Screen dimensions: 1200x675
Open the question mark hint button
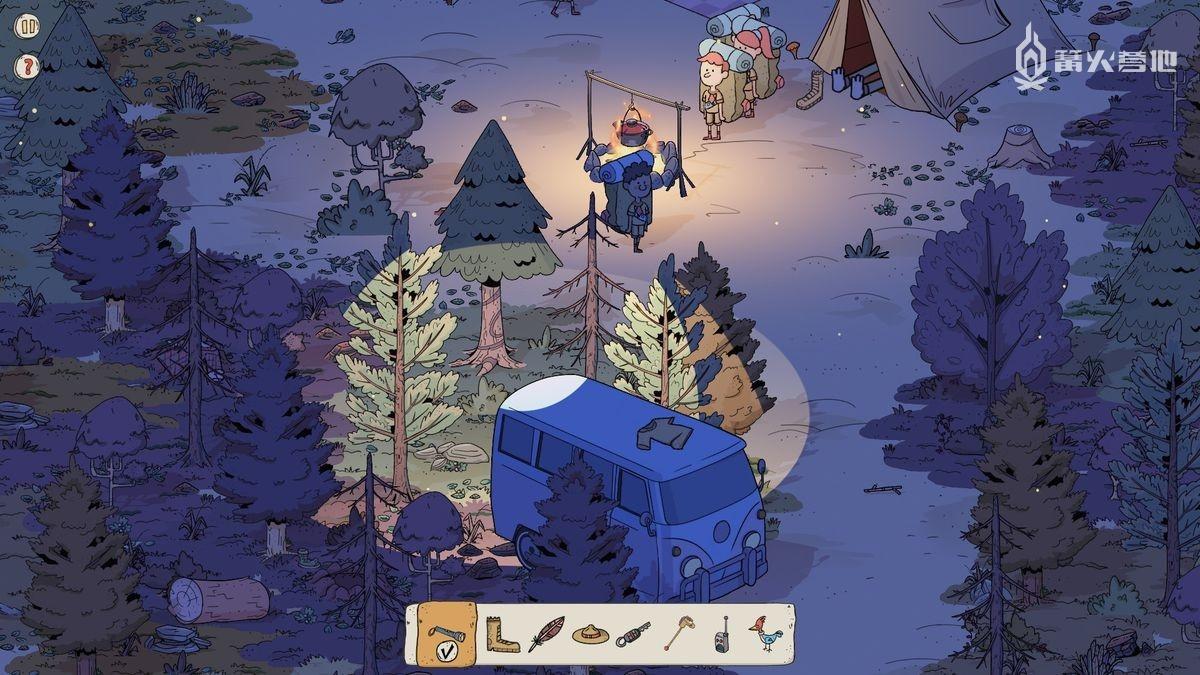click(x=27, y=67)
